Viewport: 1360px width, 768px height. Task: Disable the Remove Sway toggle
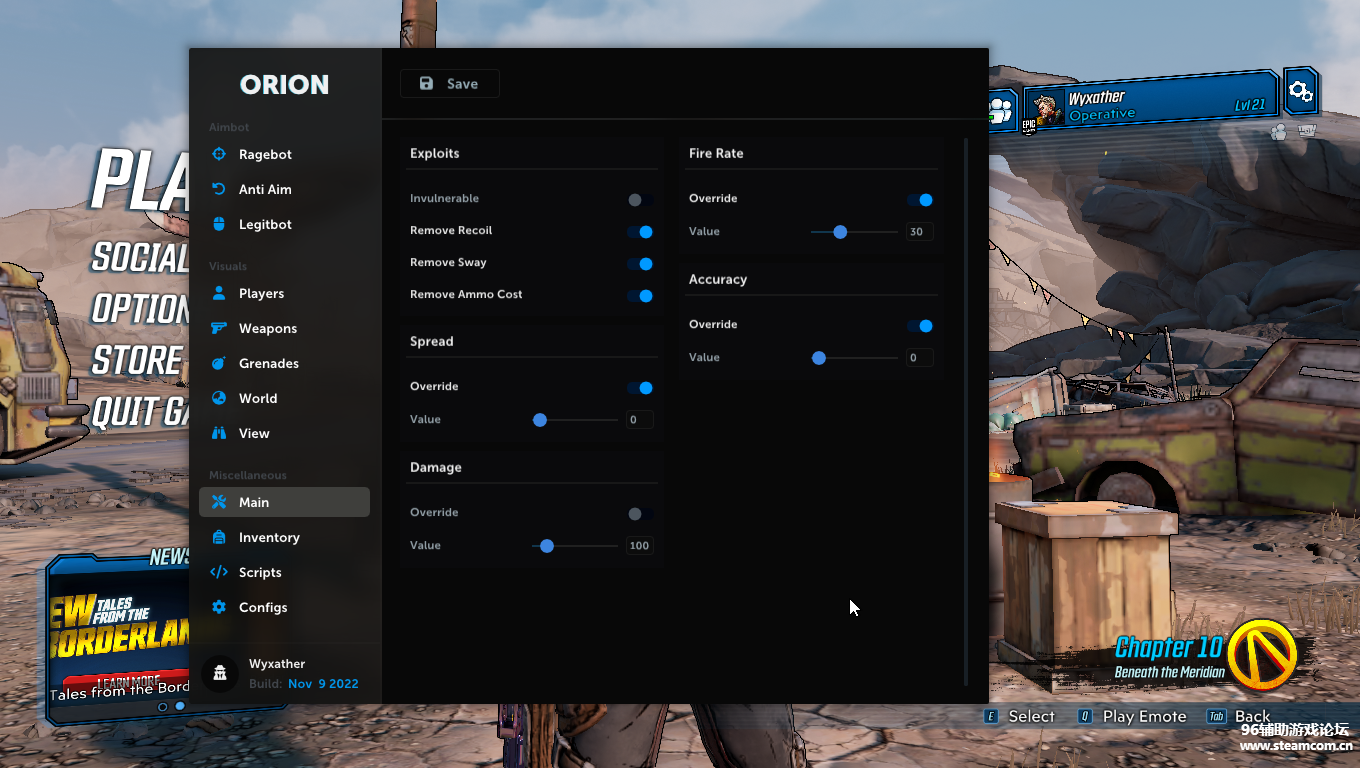[640, 264]
